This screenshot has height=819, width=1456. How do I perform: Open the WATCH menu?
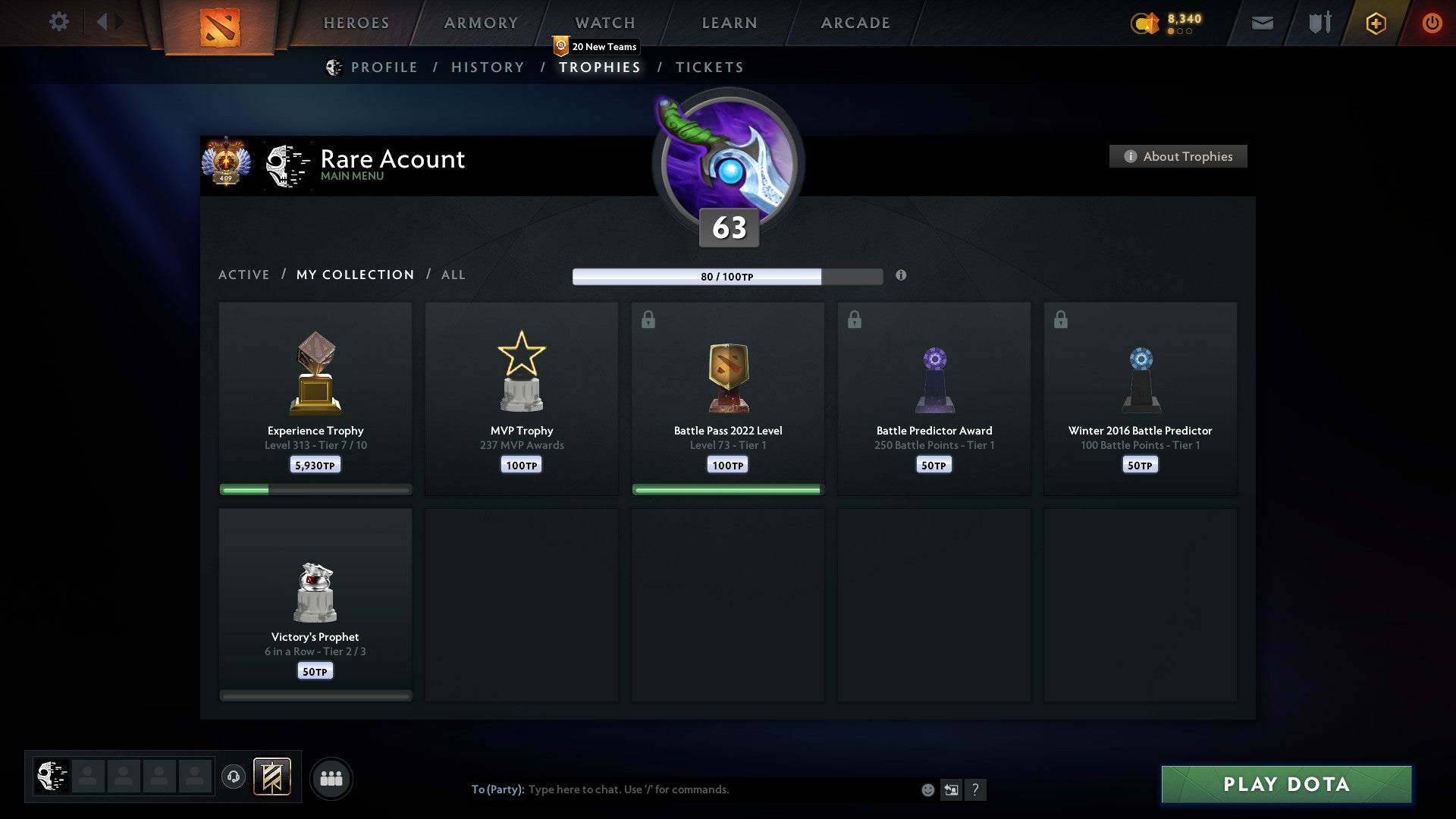[604, 23]
